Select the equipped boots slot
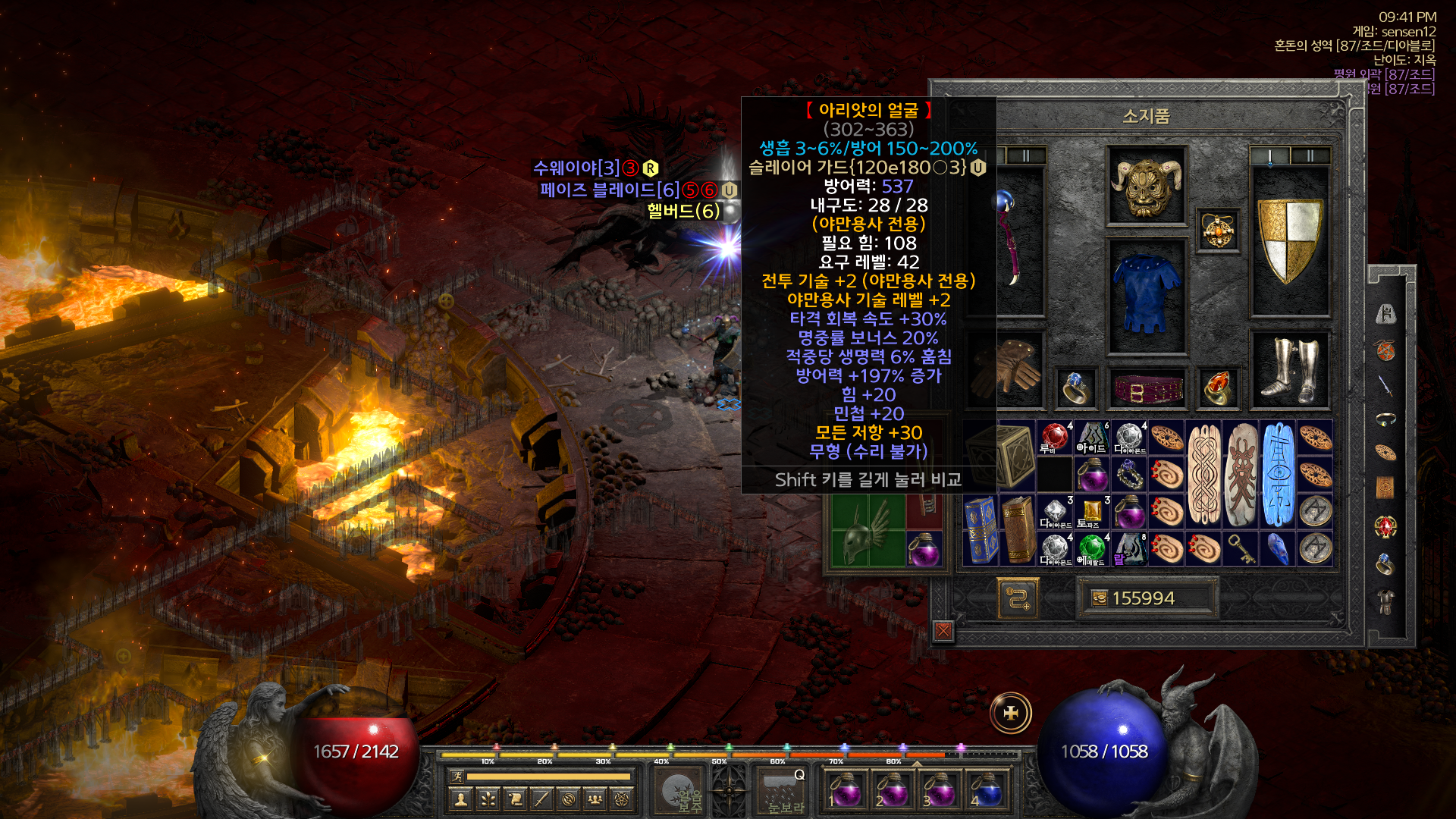The image size is (1456, 819). coord(1289,370)
